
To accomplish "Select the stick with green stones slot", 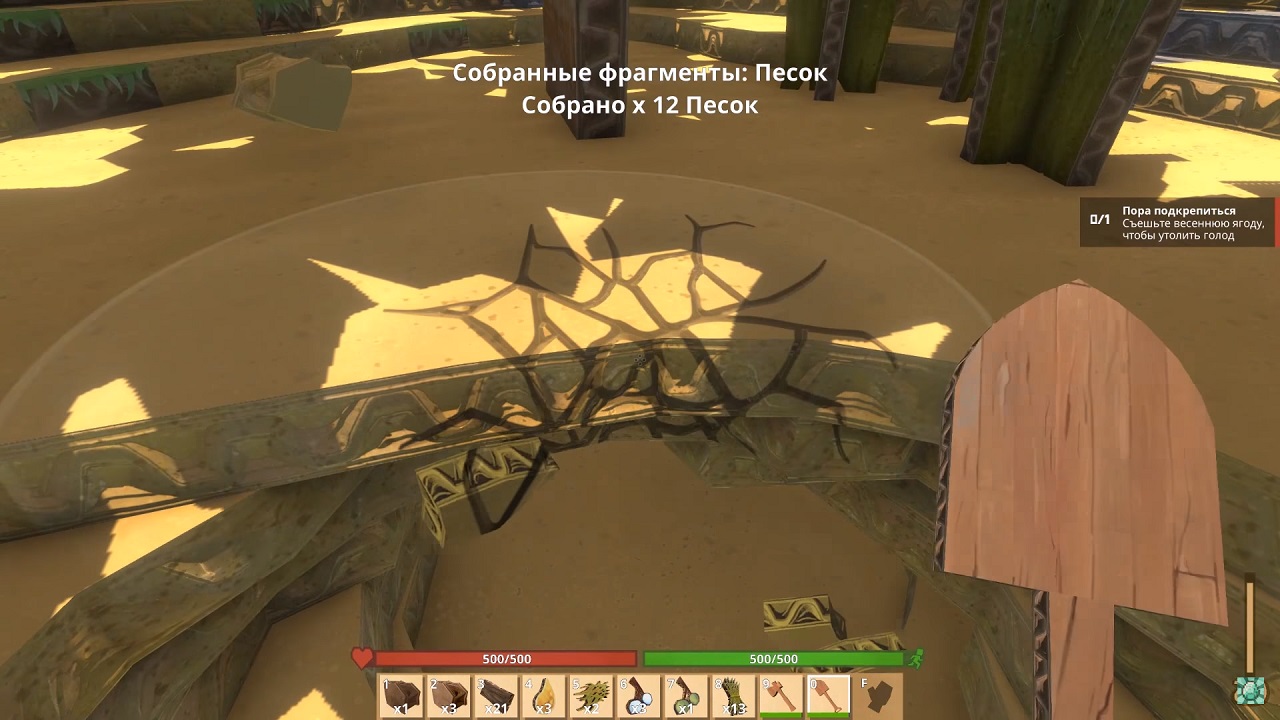I will click(x=685, y=696).
